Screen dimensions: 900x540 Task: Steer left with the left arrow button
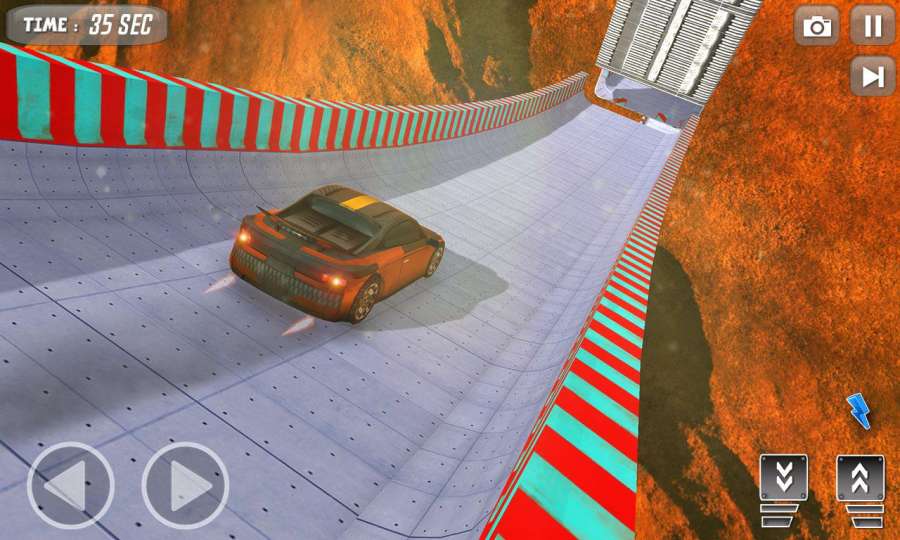[70, 486]
